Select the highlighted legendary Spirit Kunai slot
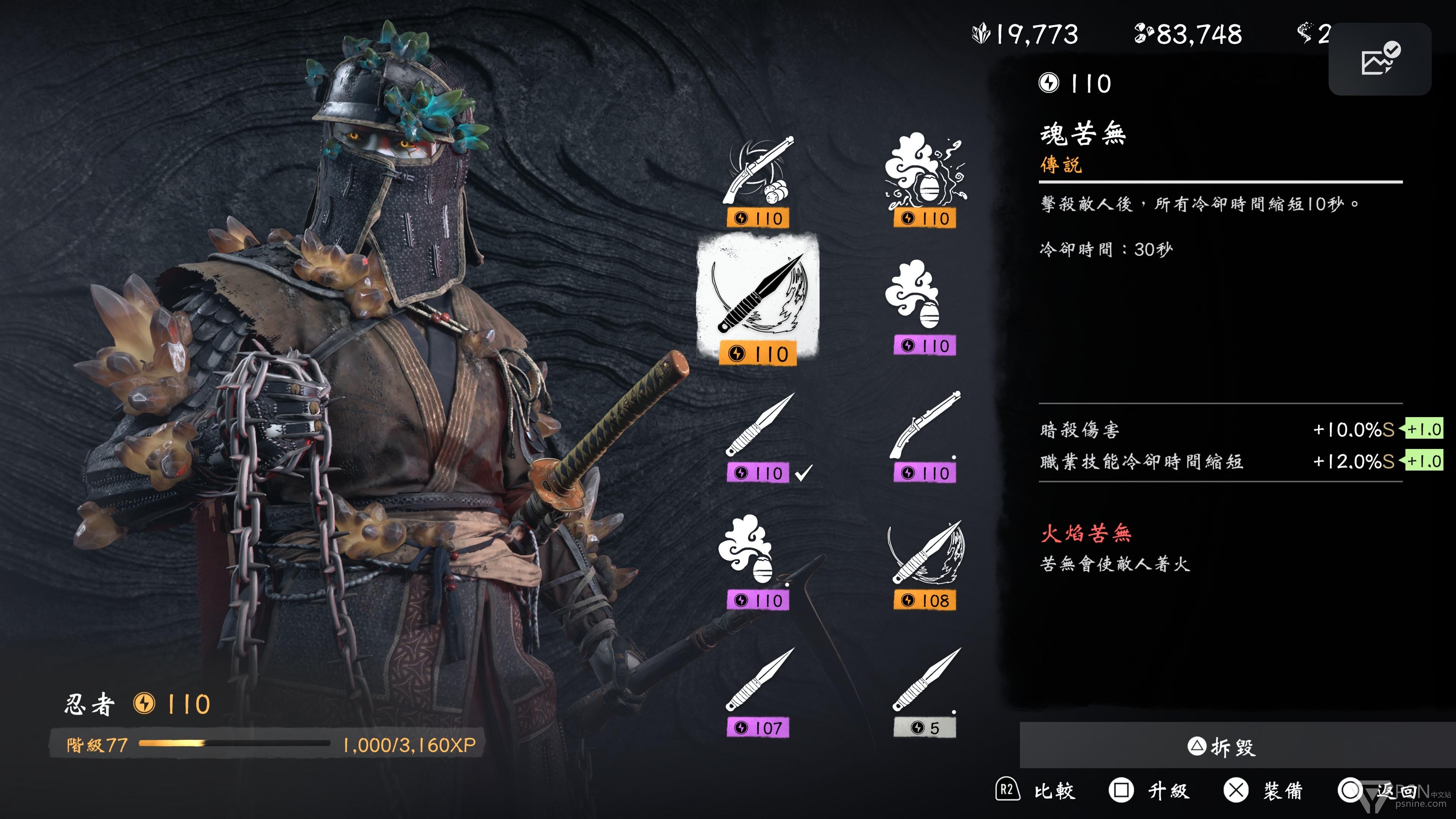This screenshot has width=1456, height=819. tap(758, 300)
